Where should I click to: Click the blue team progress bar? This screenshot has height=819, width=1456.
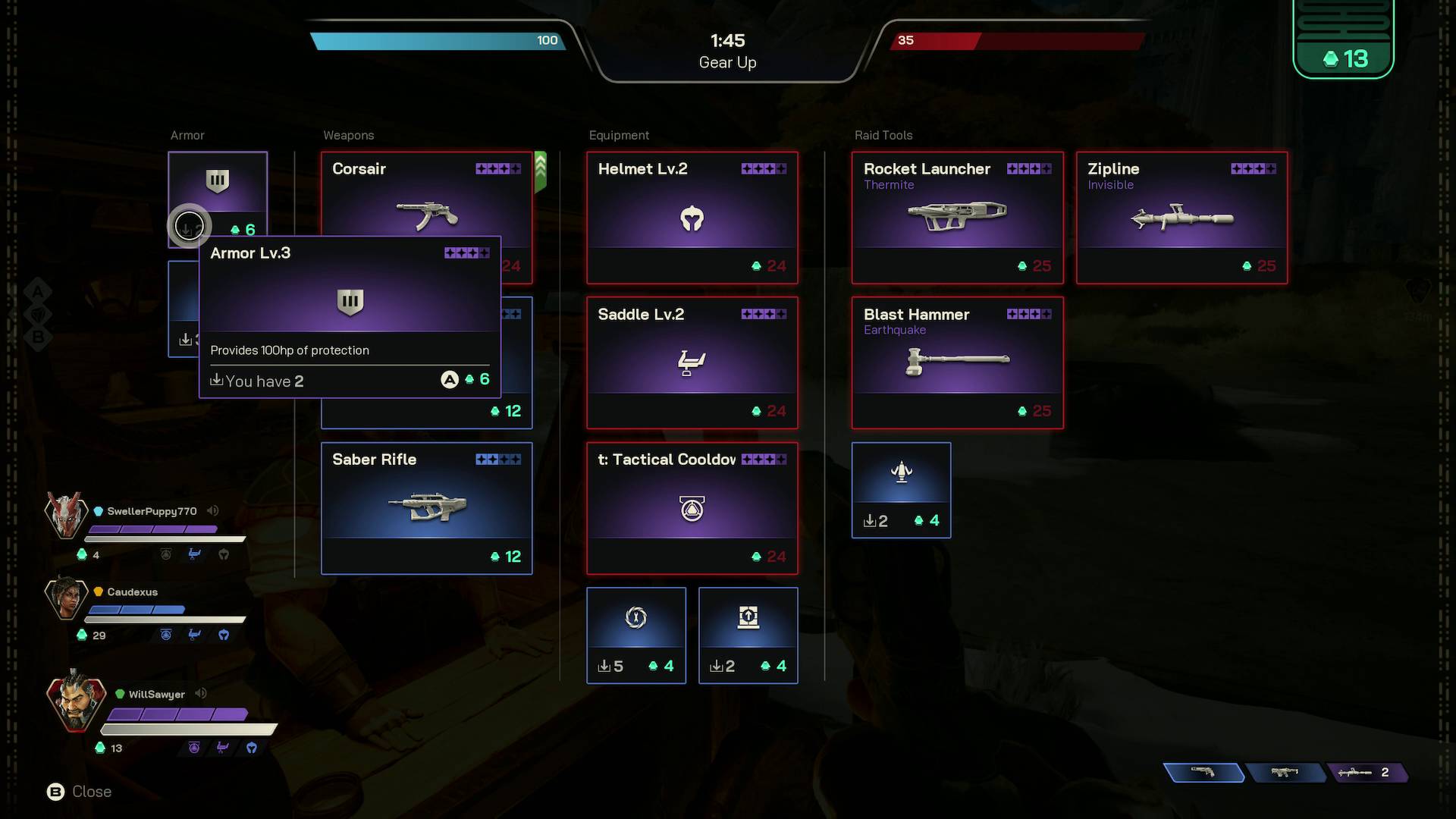[x=440, y=41]
